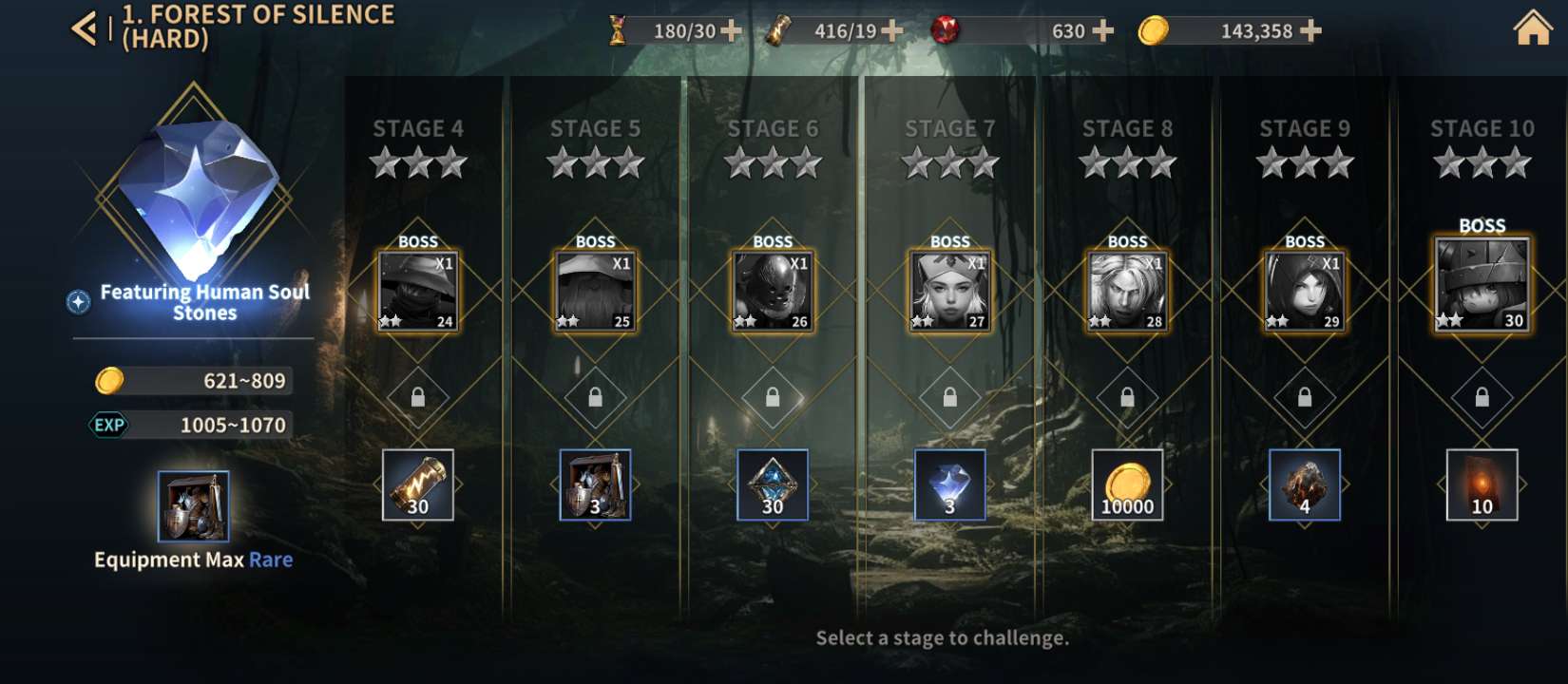The width and height of the screenshot is (1568, 684).
Task: View the Stage 8 10000 gold reward
Action: pyautogui.click(x=1127, y=484)
